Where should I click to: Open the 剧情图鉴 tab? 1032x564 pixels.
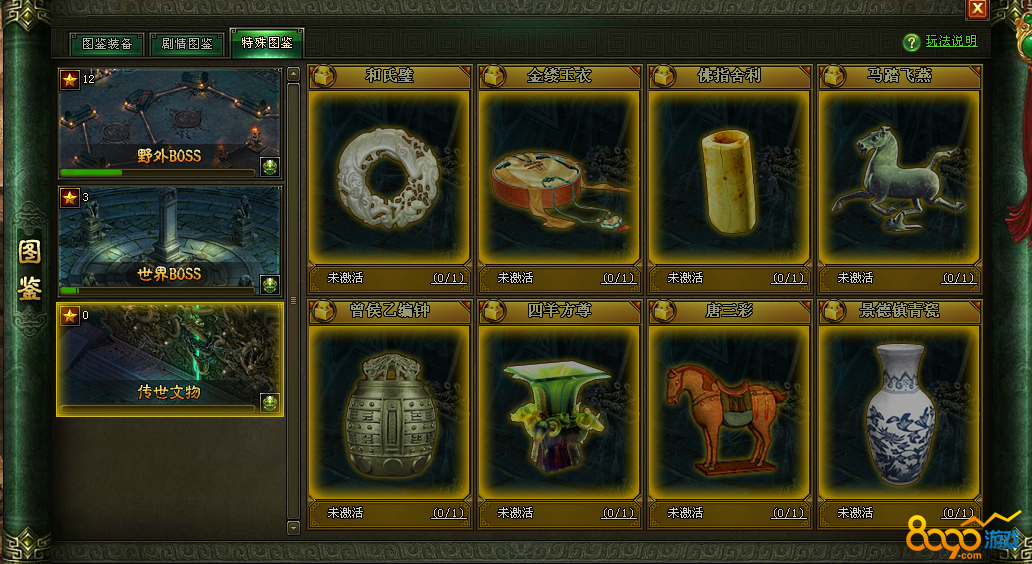tap(187, 44)
